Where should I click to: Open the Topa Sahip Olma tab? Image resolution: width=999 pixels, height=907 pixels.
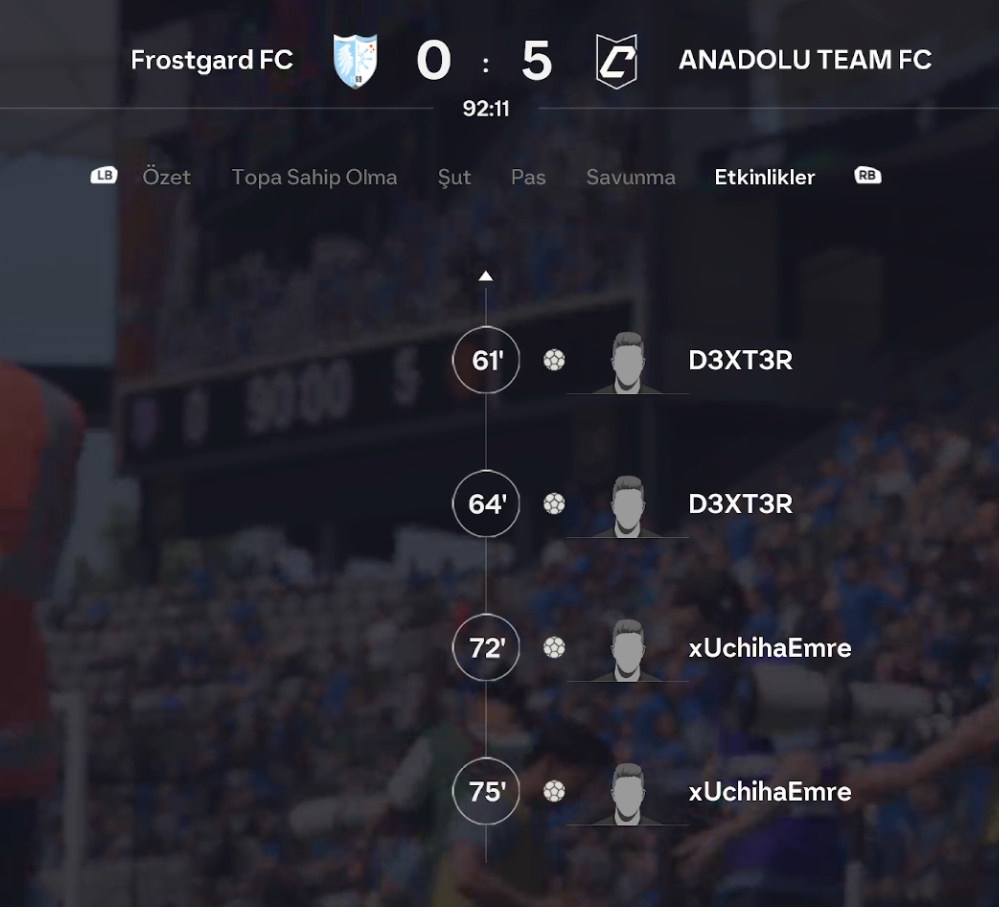[314, 177]
